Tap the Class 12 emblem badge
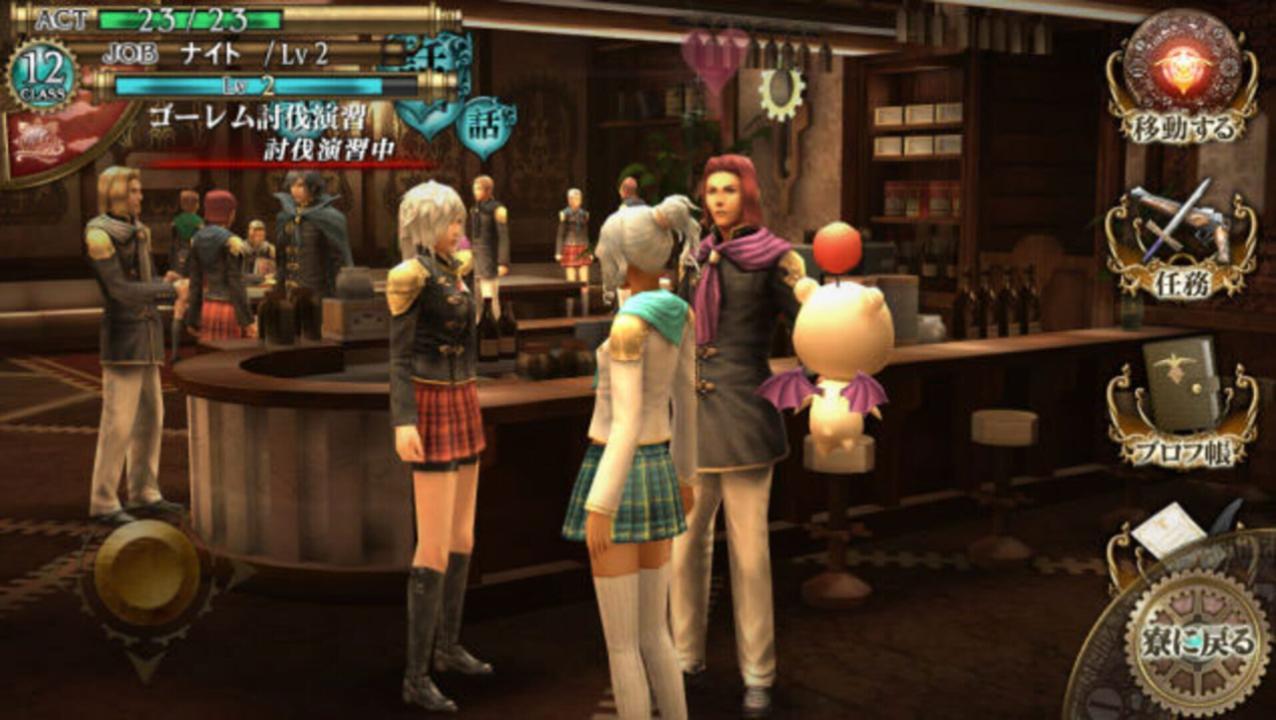This screenshot has width=1276, height=720. pyautogui.click(x=42, y=77)
